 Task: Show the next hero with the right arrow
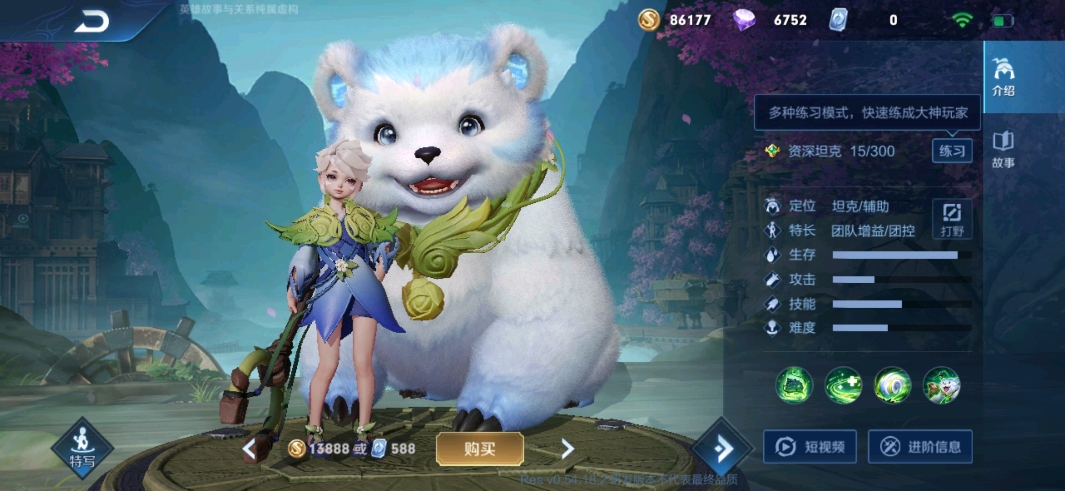click(x=567, y=448)
